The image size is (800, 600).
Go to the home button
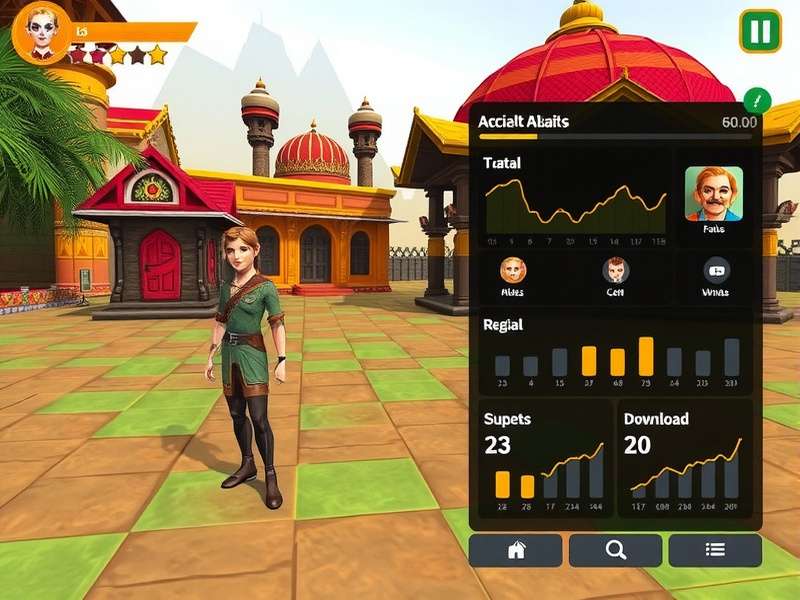[x=515, y=550]
